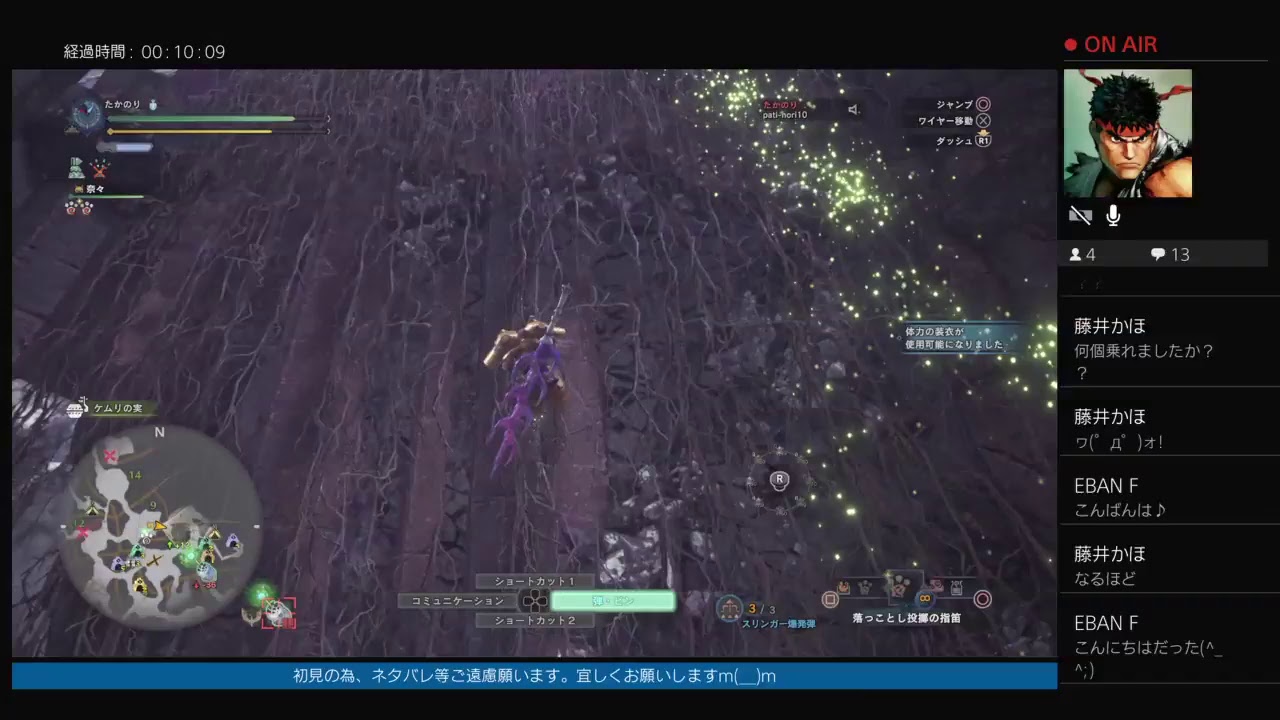
Task: Click the green health bar of たかのり
Action: point(200,119)
